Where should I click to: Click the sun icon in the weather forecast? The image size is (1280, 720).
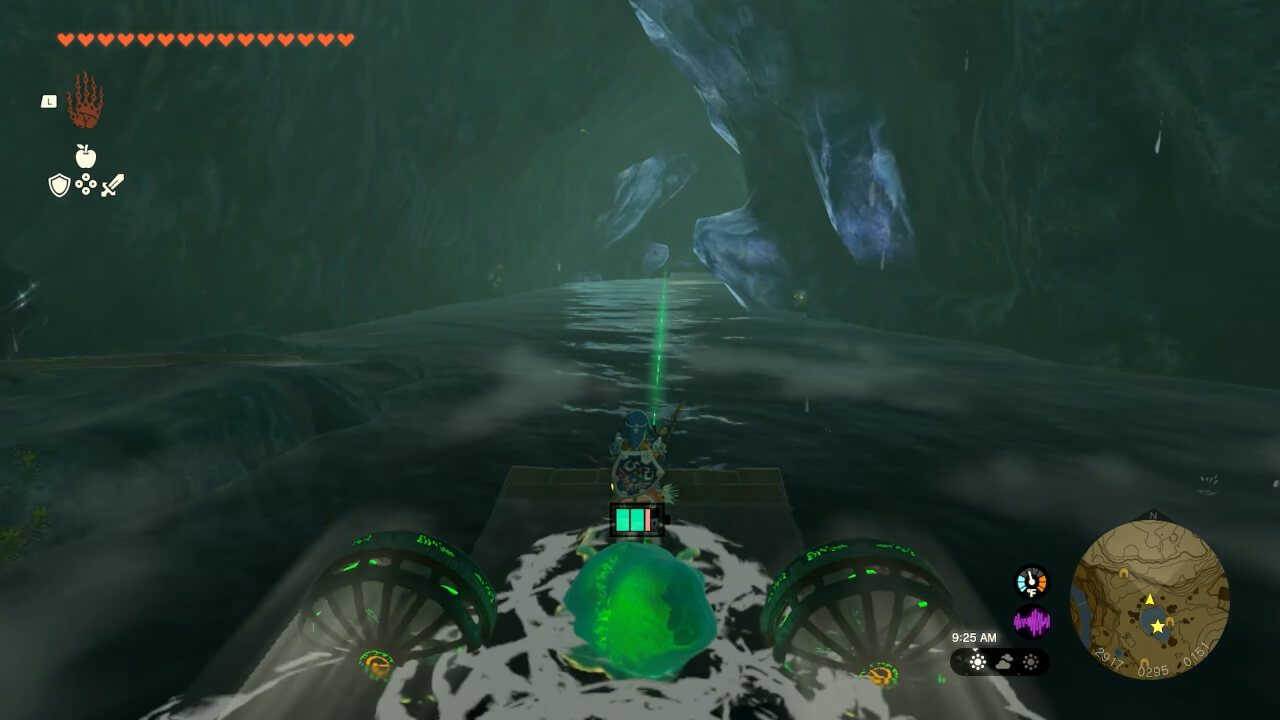(x=978, y=662)
